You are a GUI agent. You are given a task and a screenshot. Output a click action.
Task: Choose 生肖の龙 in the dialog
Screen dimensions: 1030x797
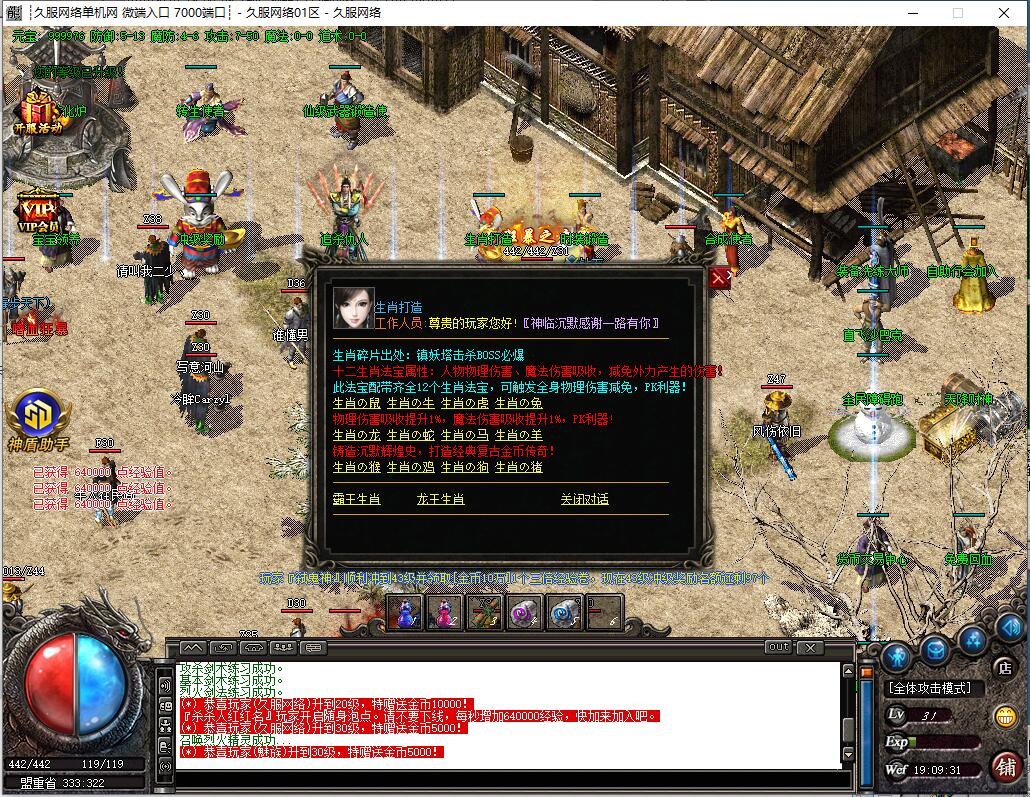pos(350,435)
